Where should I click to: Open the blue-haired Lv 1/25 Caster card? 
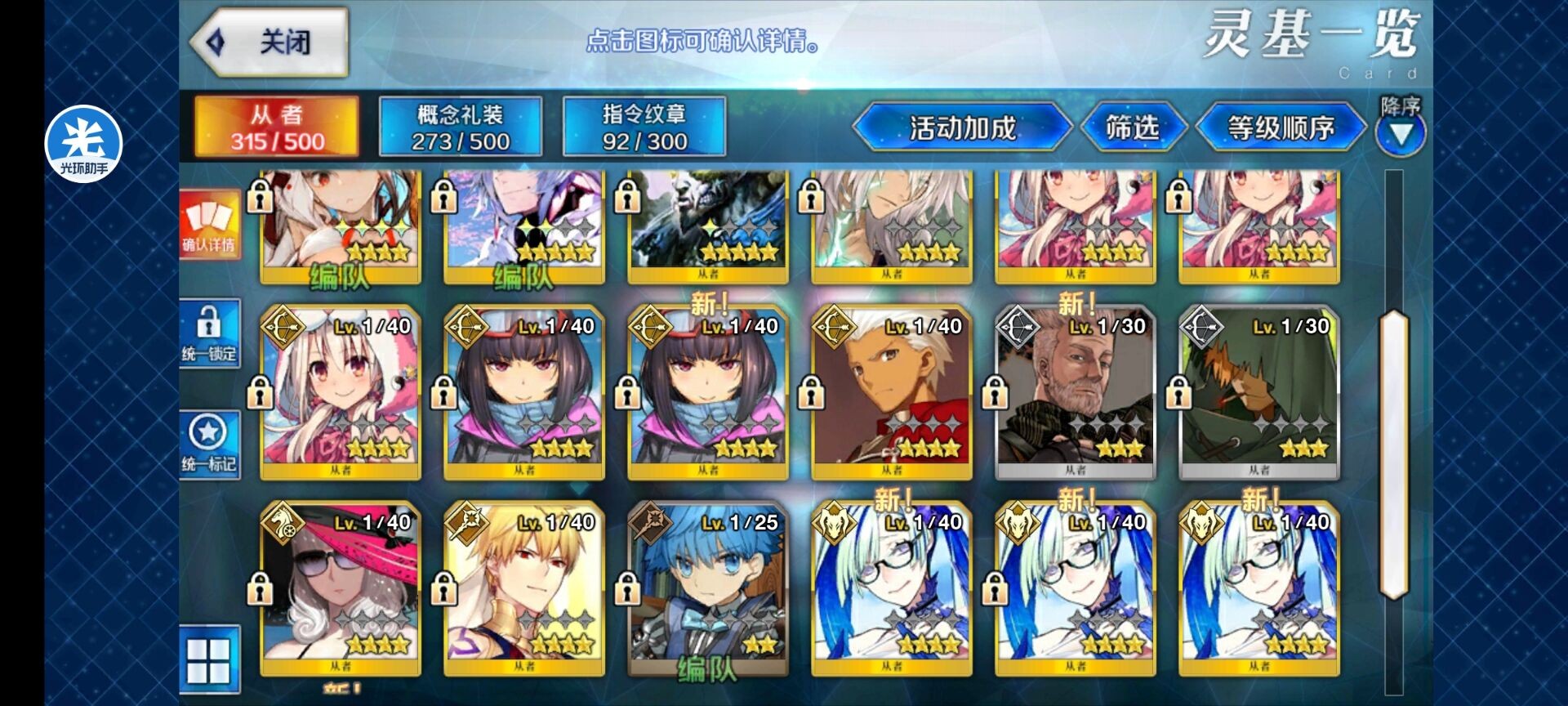point(708,590)
